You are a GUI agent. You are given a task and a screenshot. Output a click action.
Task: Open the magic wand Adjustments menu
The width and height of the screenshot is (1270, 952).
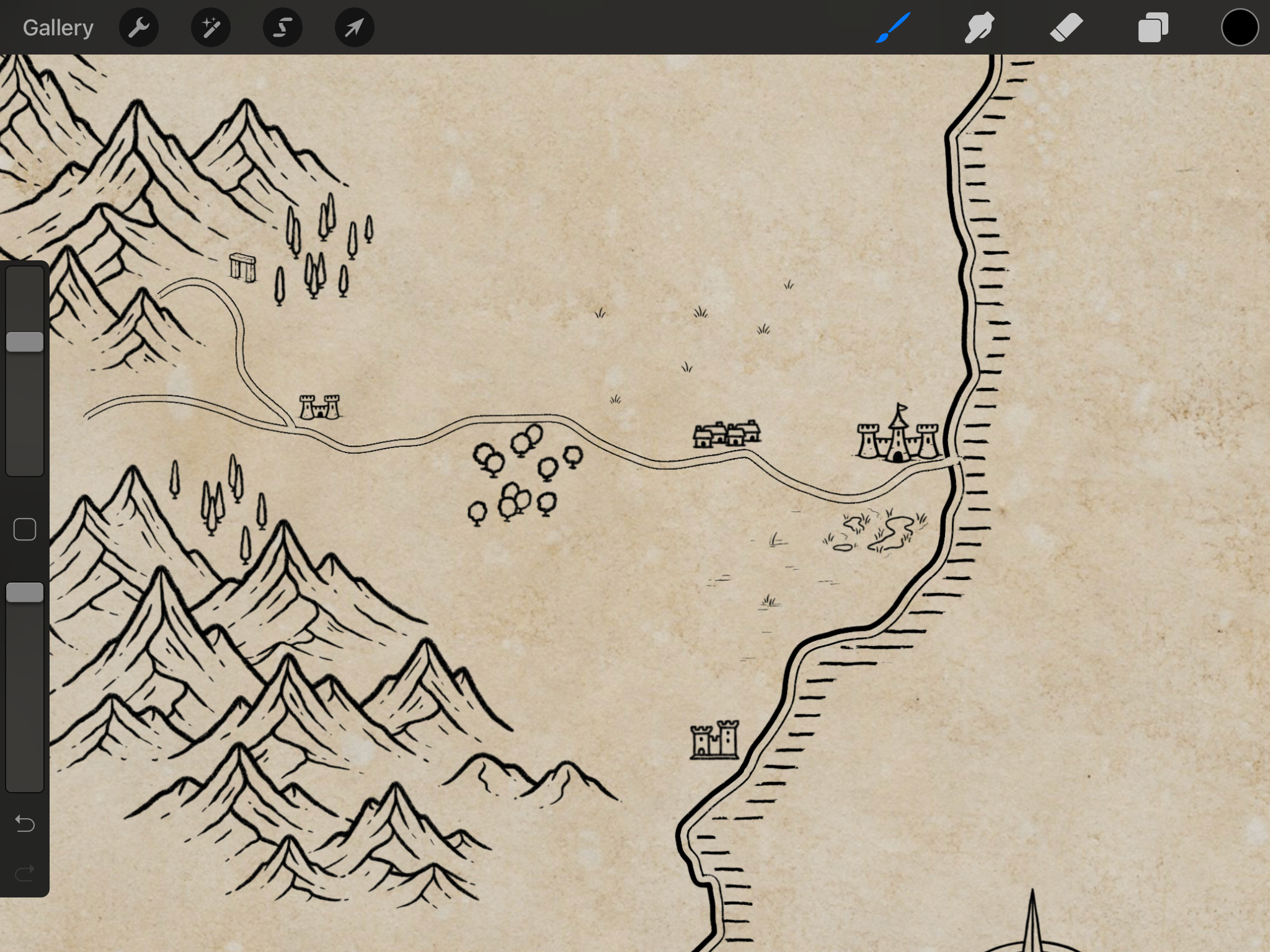coord(211,28)
